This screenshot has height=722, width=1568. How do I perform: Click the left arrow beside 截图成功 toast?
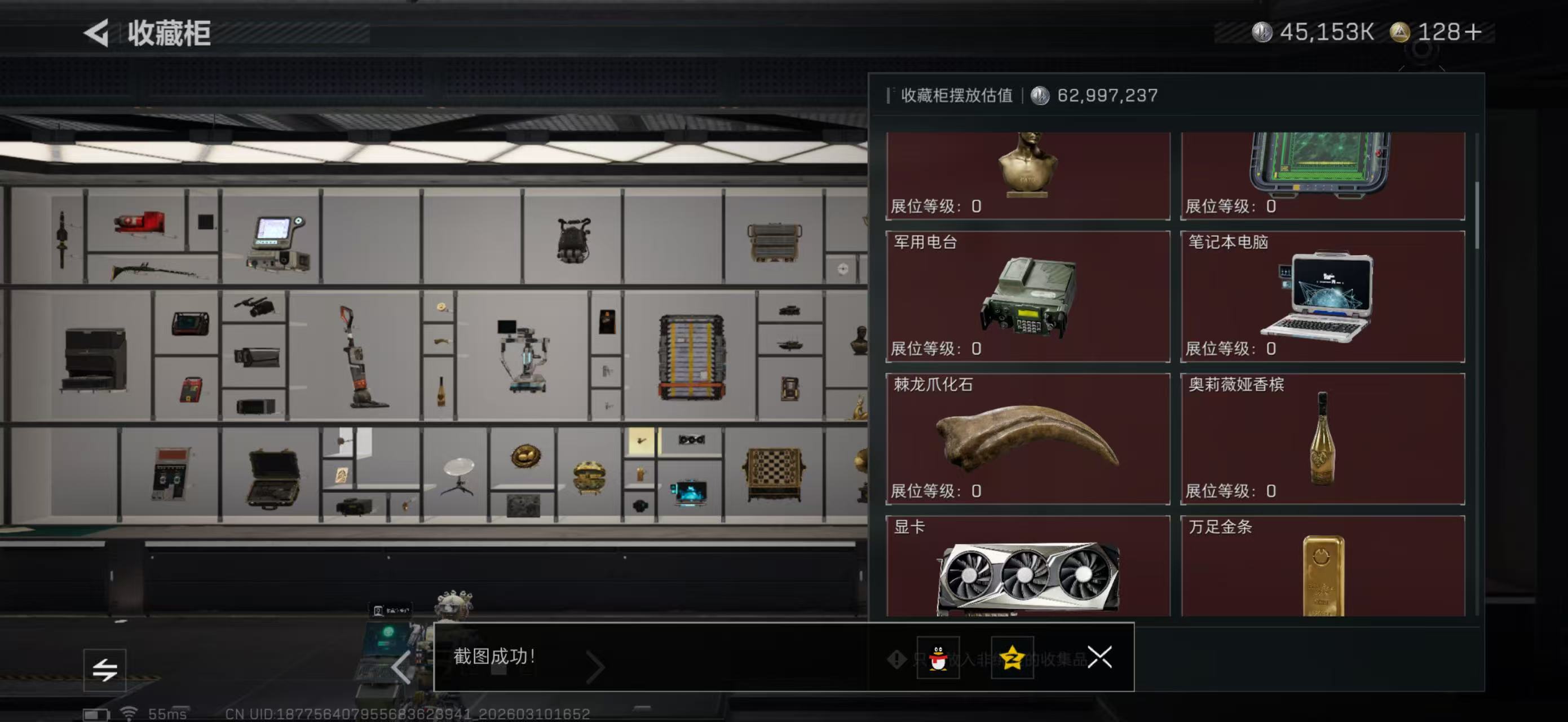(401, 667)
